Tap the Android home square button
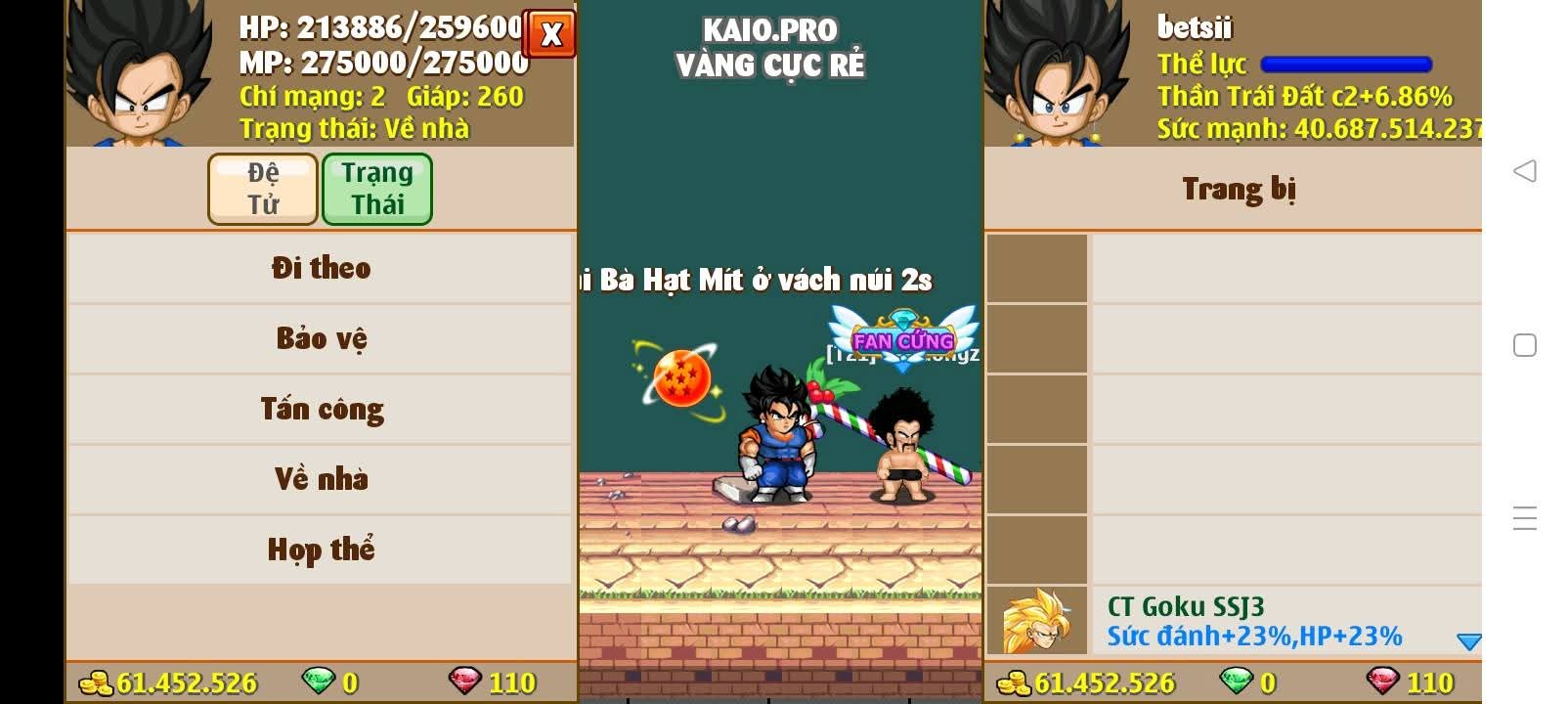Viewport: 1568px width, 704px height. tap(1524, 345)
